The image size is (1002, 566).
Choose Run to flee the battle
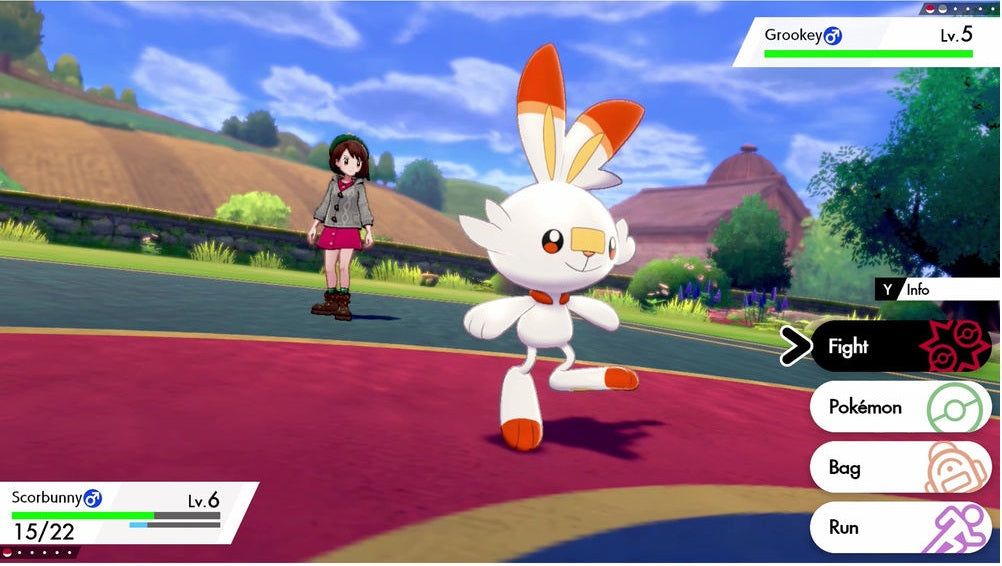(899, 527)
